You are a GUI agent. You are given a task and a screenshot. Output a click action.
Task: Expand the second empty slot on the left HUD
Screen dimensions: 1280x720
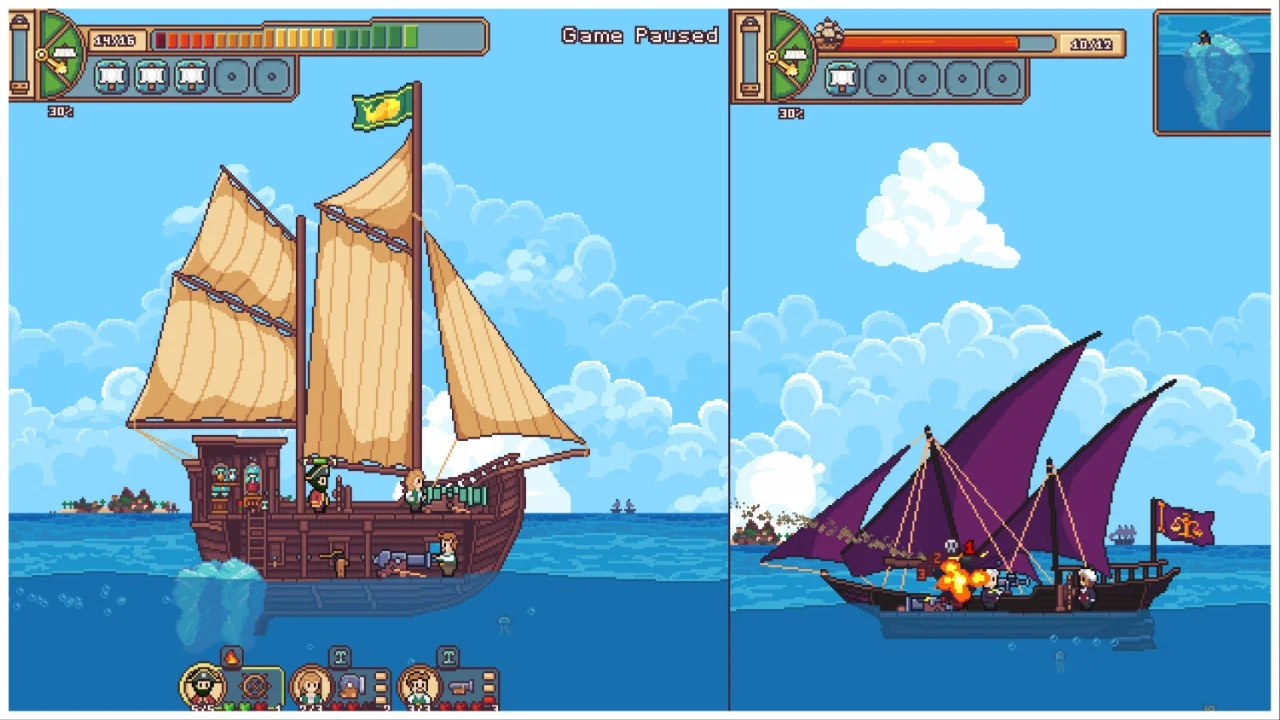pyautogui.click(x=270, y=76)
